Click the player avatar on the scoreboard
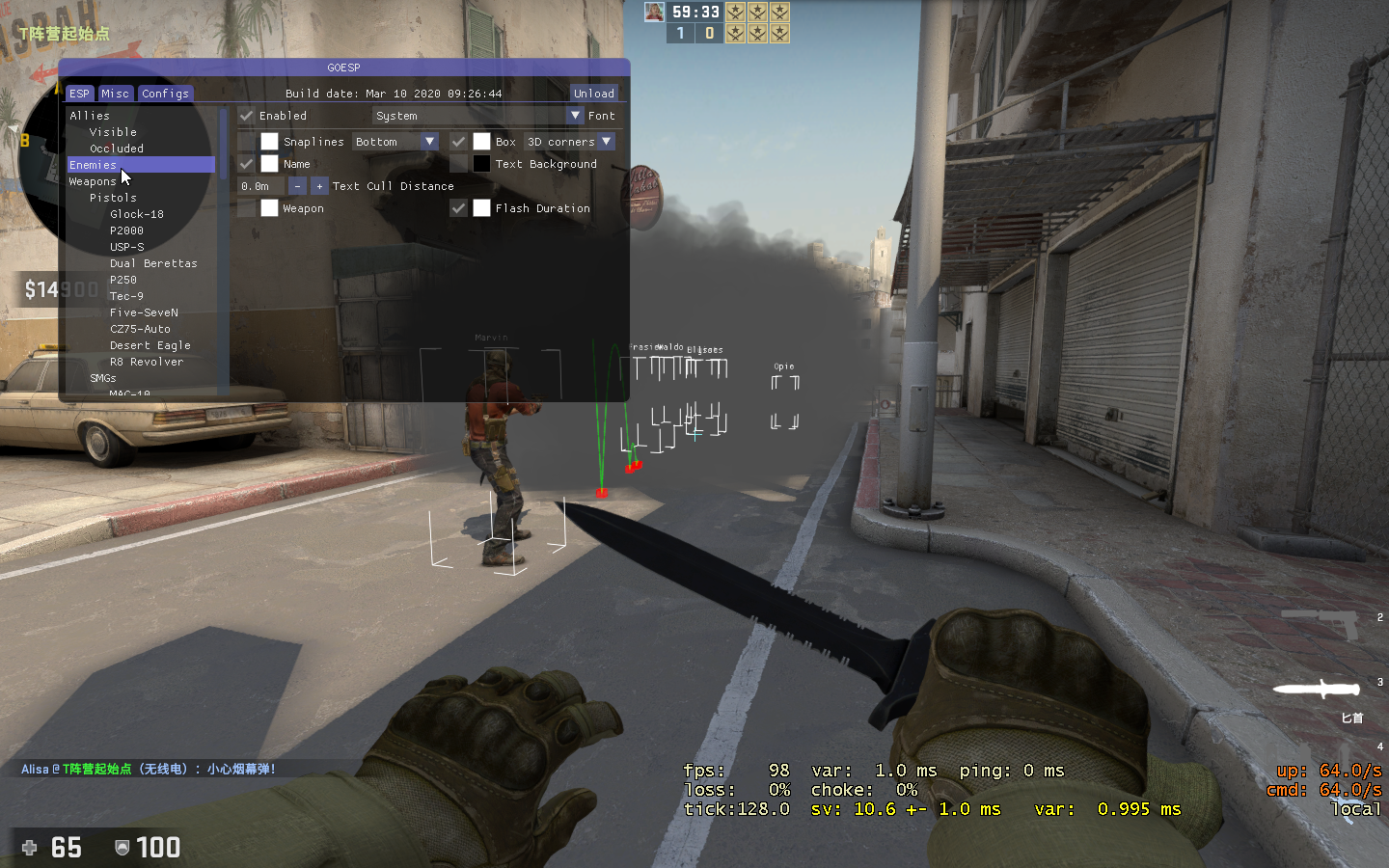 click(x=654, y=11)
